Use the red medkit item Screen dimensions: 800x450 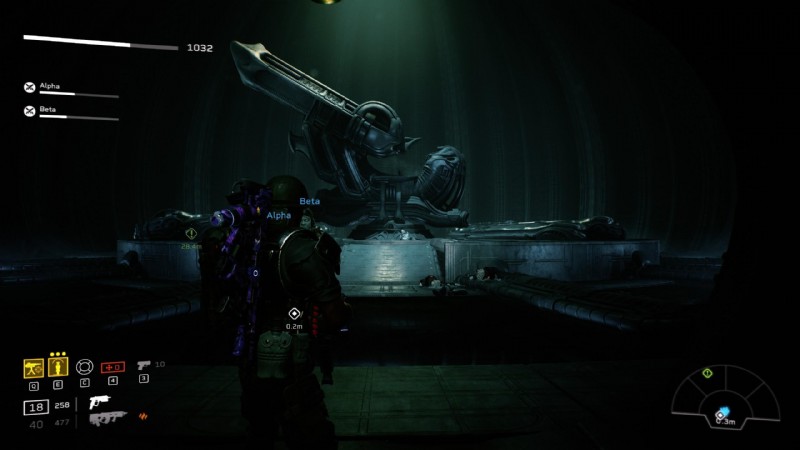click(113, 366)
